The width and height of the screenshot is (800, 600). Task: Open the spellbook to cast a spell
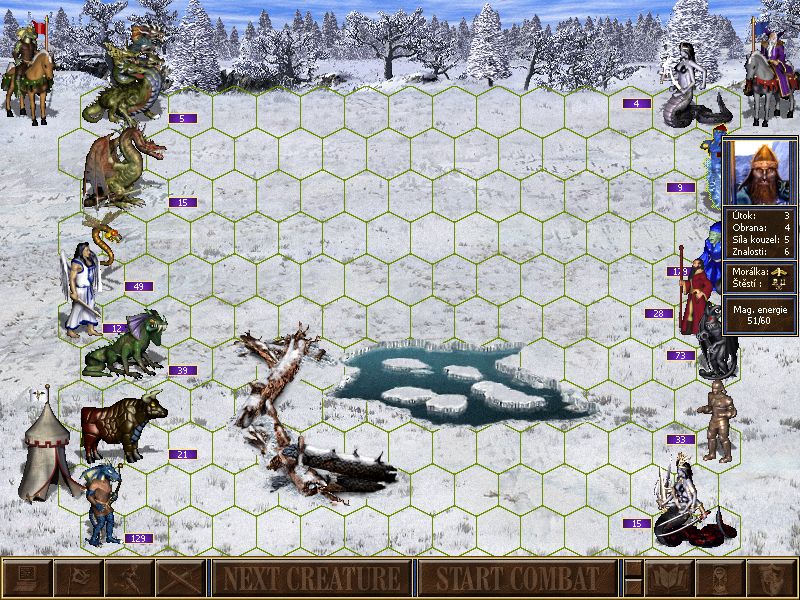click(668, 578)
